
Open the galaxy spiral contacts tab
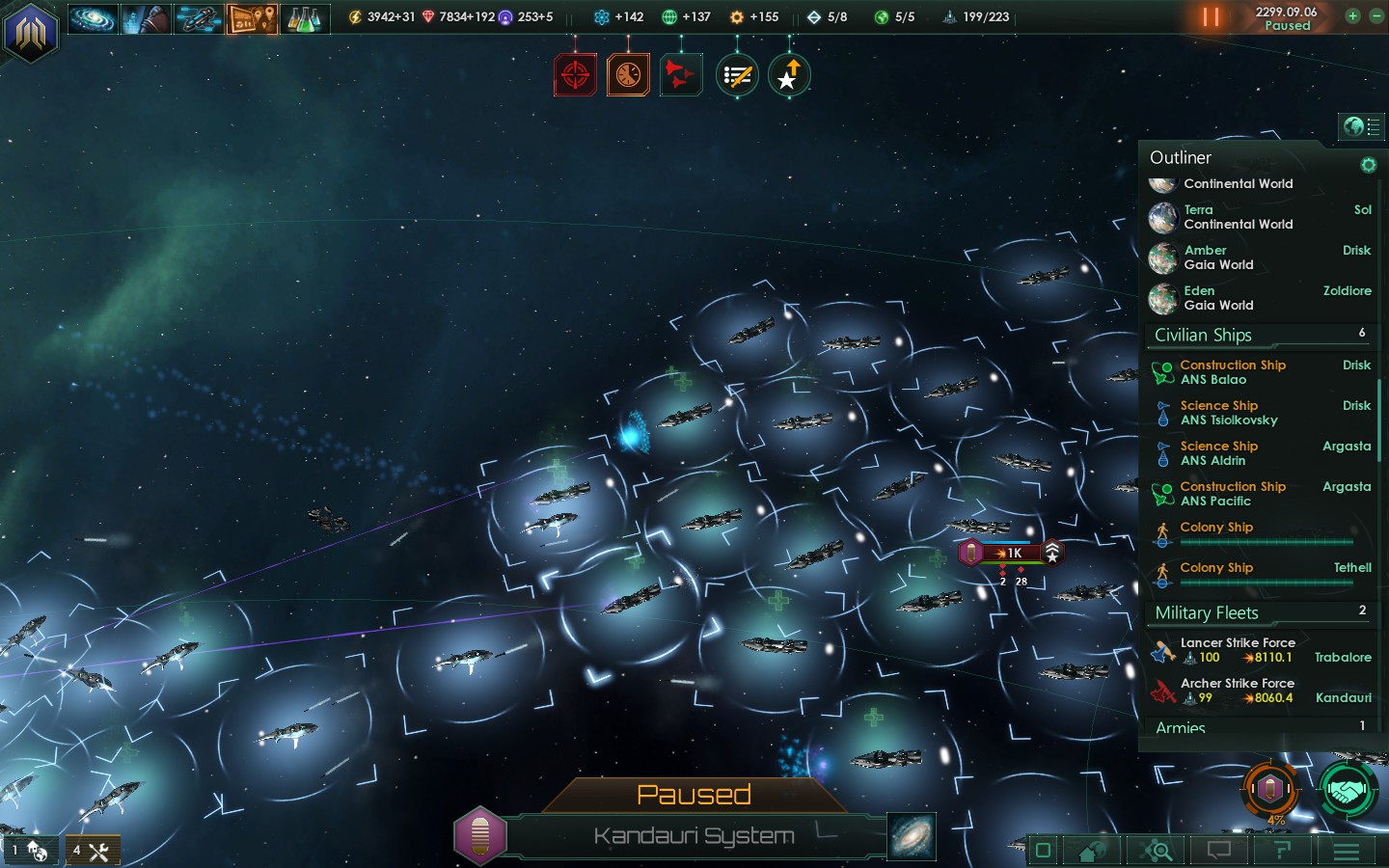pos(93,18)
